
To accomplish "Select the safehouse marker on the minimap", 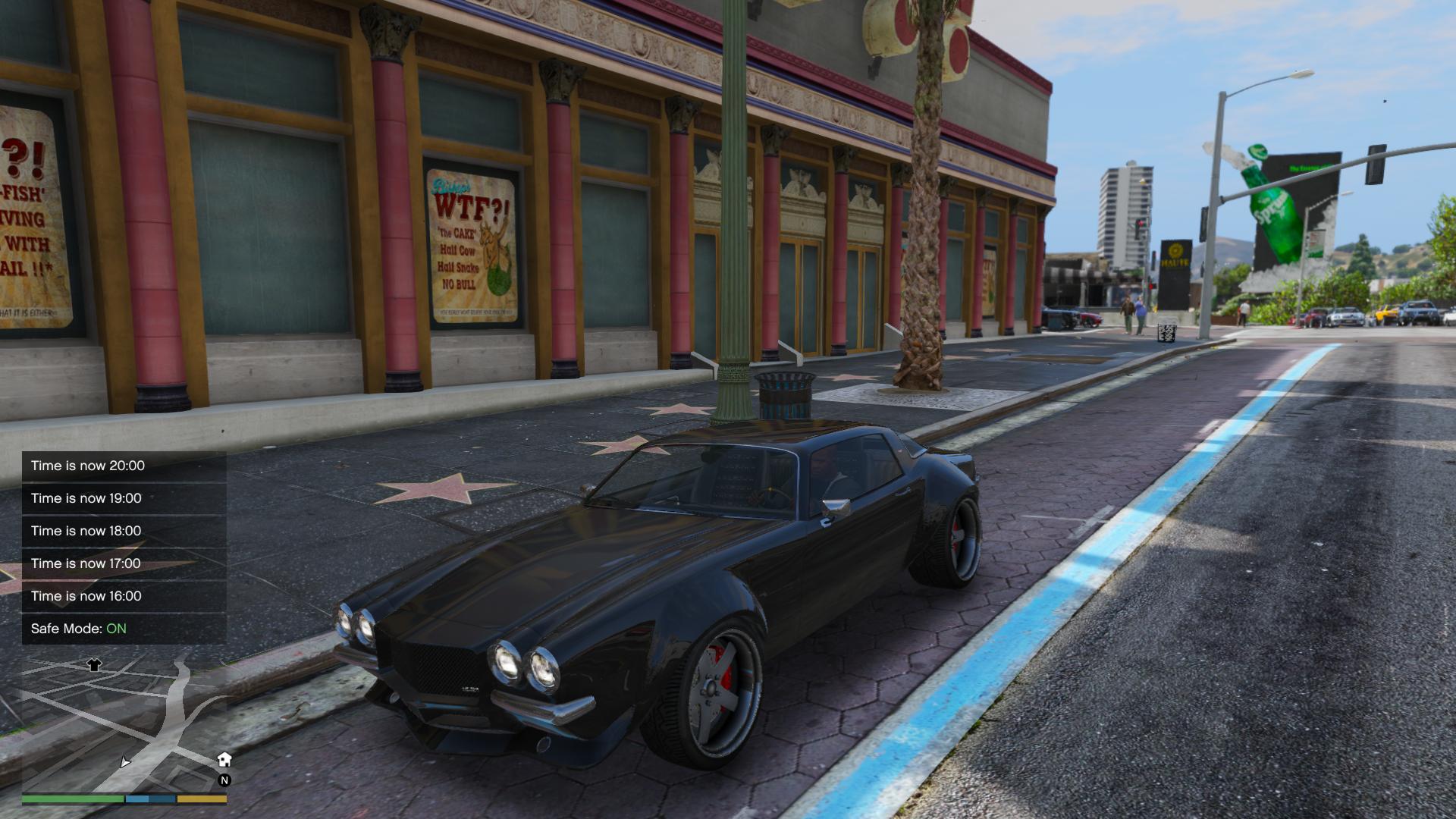I will [224, 759].
